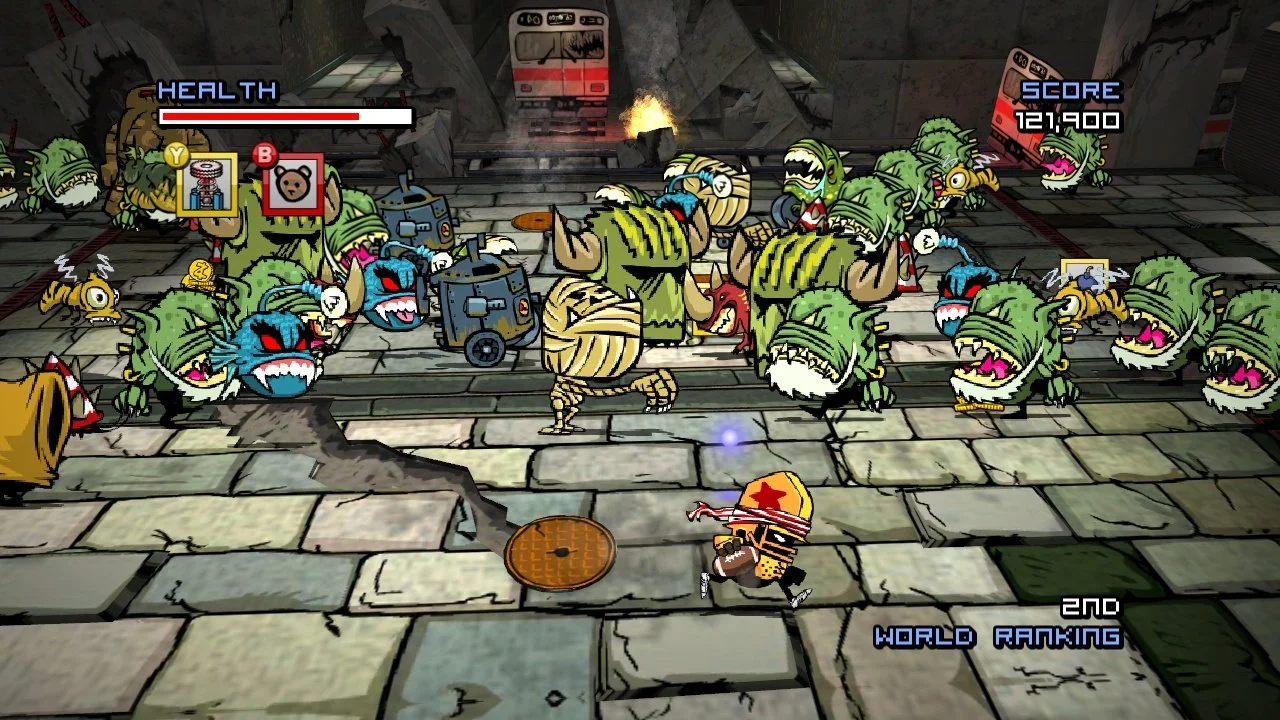Click the yellow Y button badge

point(176,154)
